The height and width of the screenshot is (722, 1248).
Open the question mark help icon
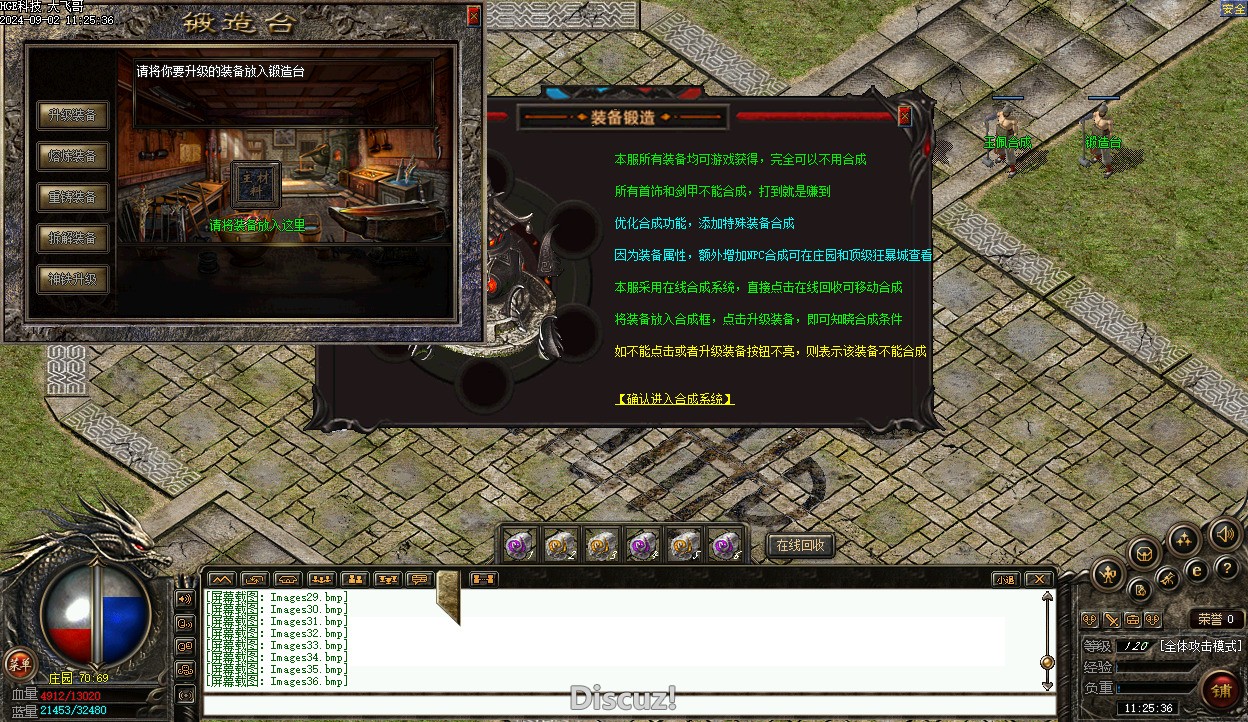click(x=1227, y=568)
